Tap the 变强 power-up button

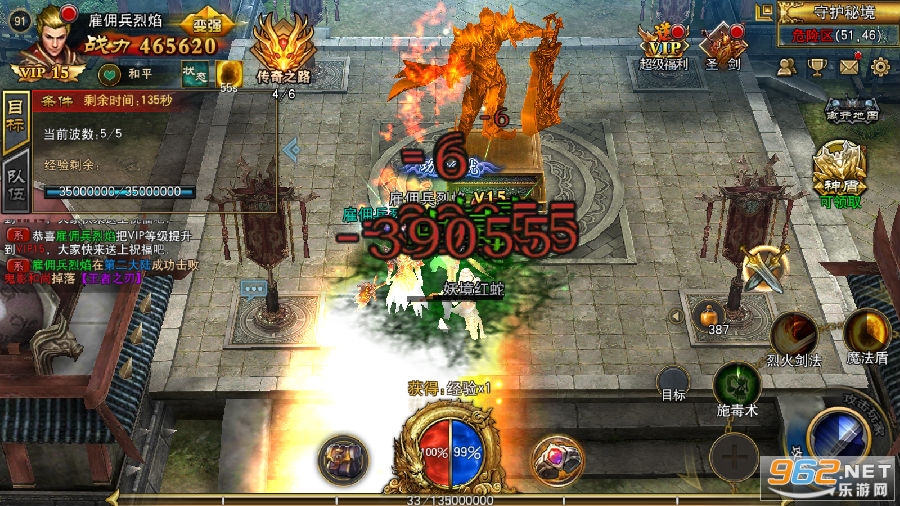[x=208, y=23]
